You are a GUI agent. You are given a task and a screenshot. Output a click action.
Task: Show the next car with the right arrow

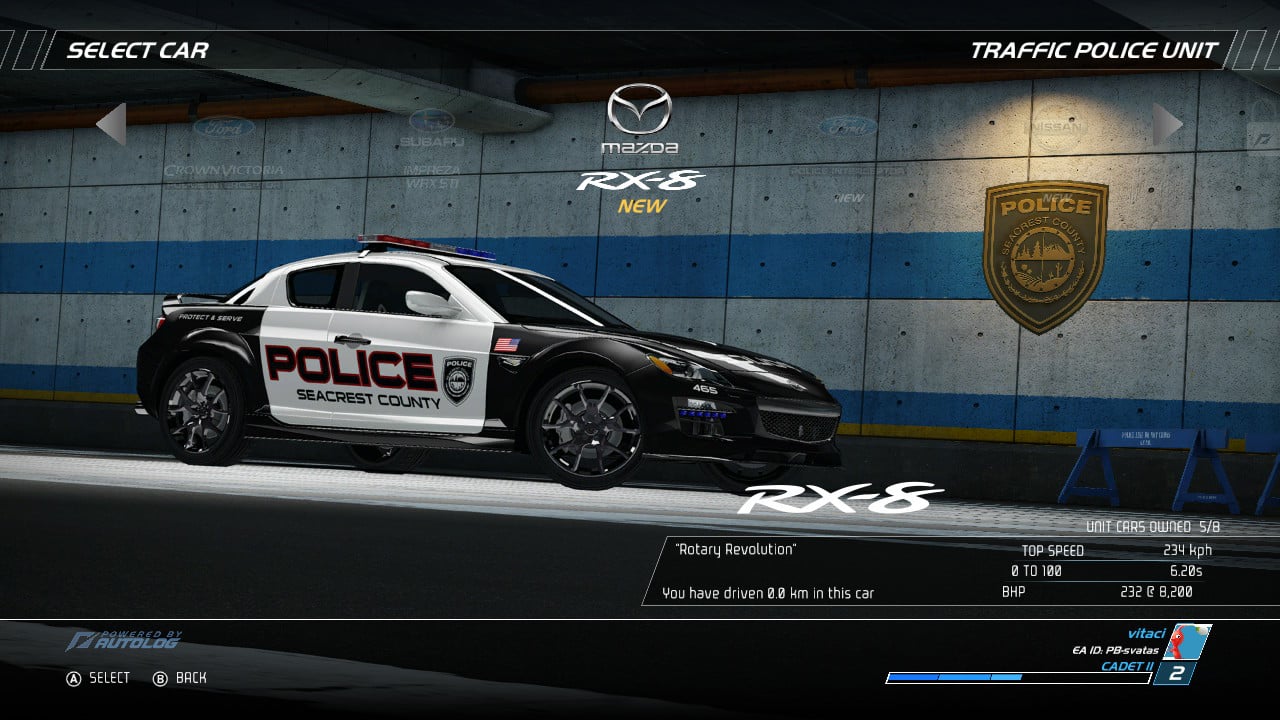click(1167, 124)
